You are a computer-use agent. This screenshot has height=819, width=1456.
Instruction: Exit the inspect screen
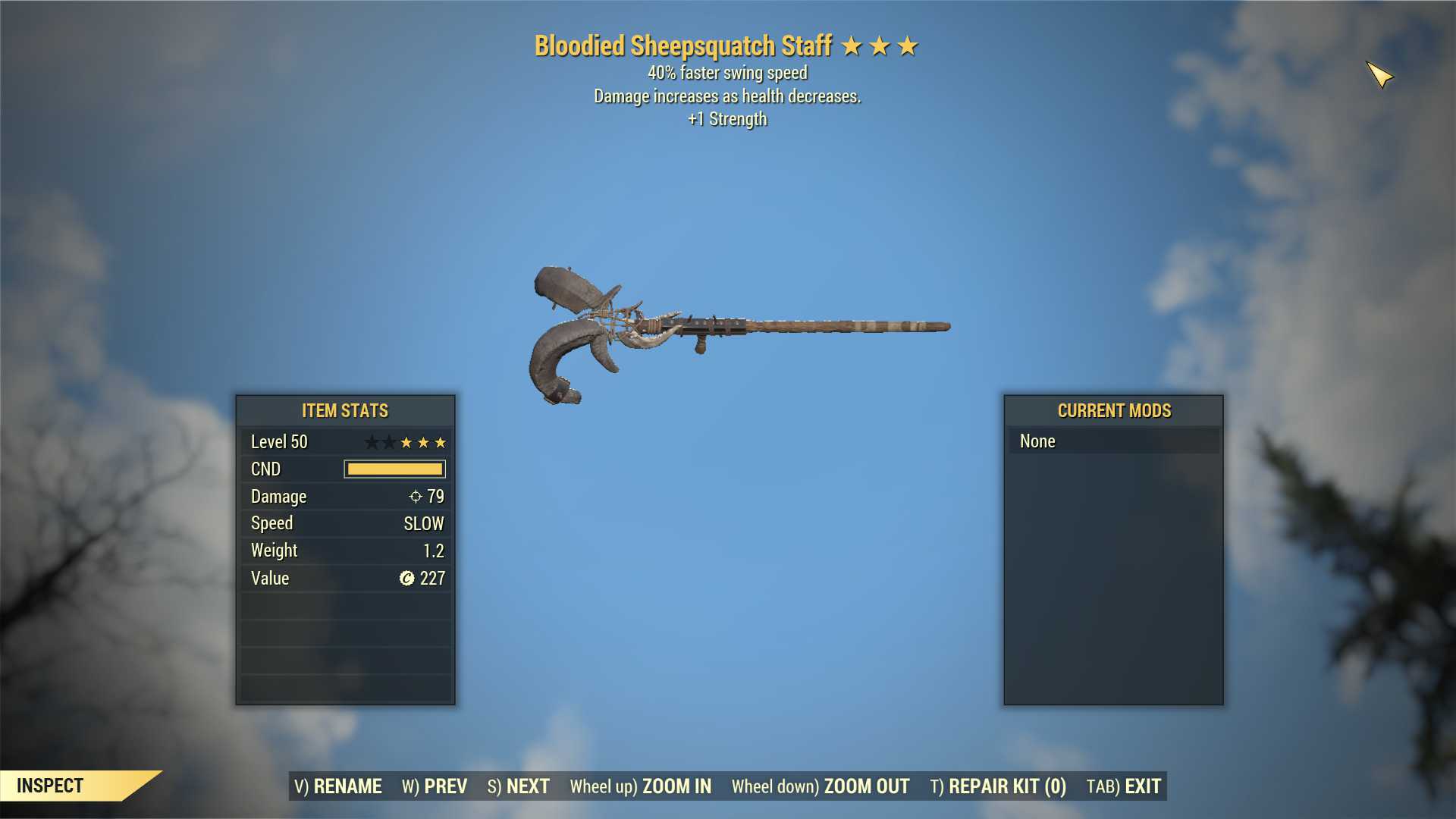[x=1124, y=786]
